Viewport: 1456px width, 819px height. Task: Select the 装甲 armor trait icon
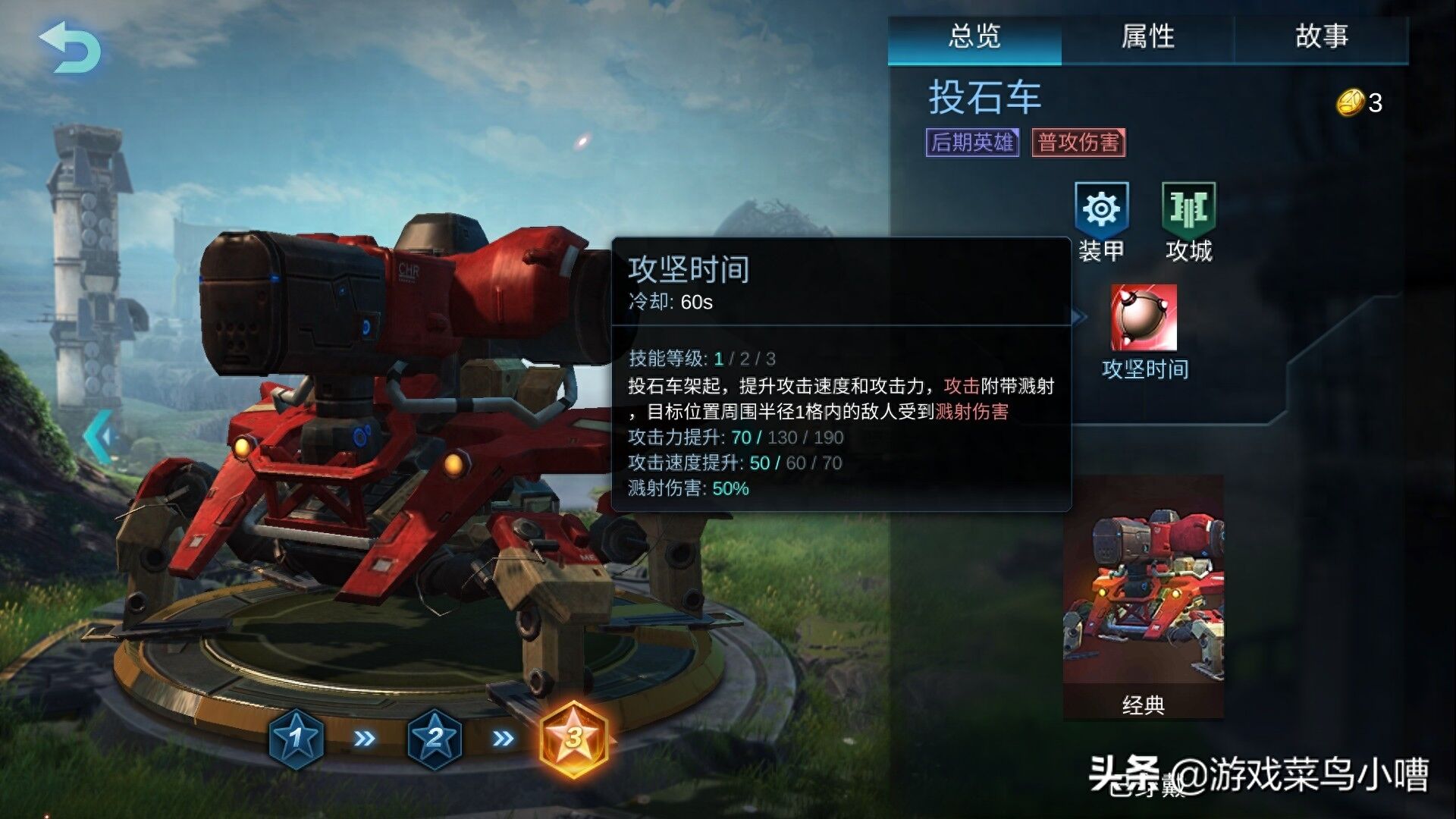click(1101, 209)
